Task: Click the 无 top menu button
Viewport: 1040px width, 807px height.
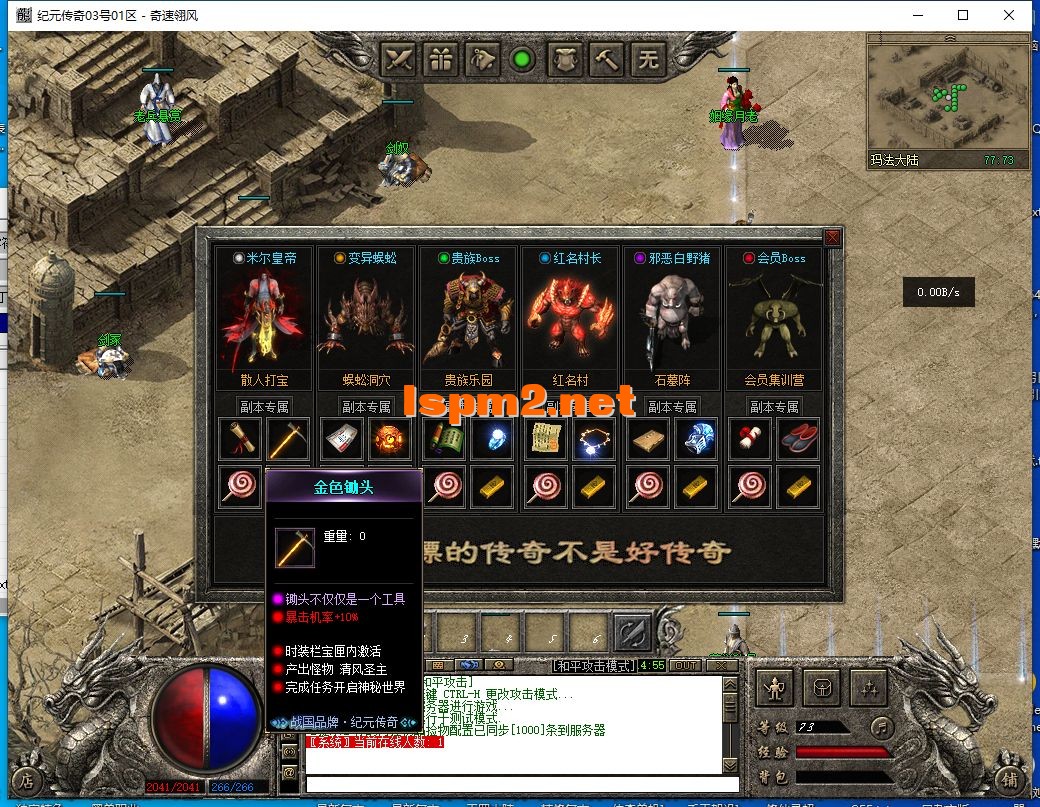Action: [x=649, y=59]
